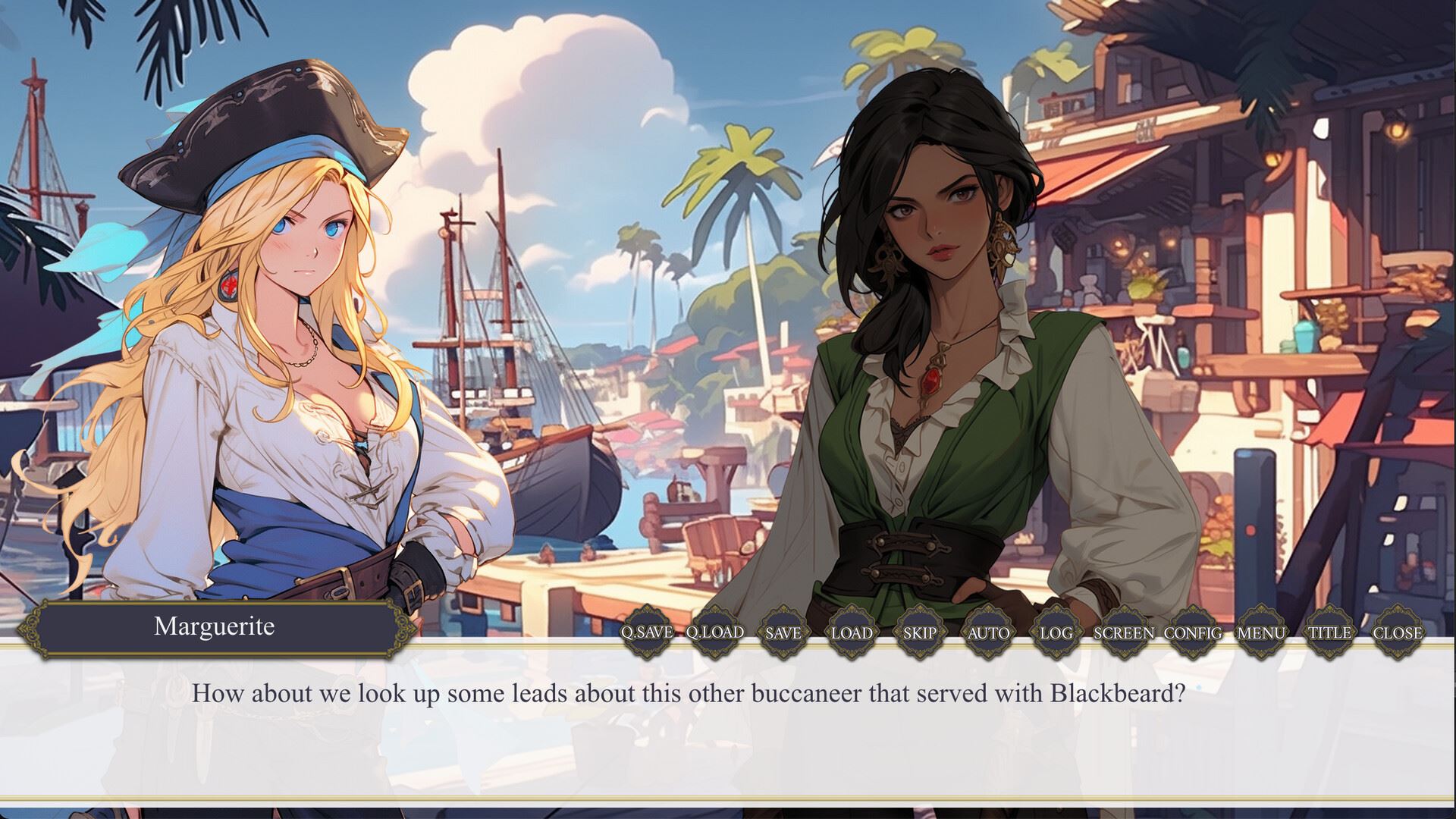Return to the TITLE screen

[x=1329, y=632]
